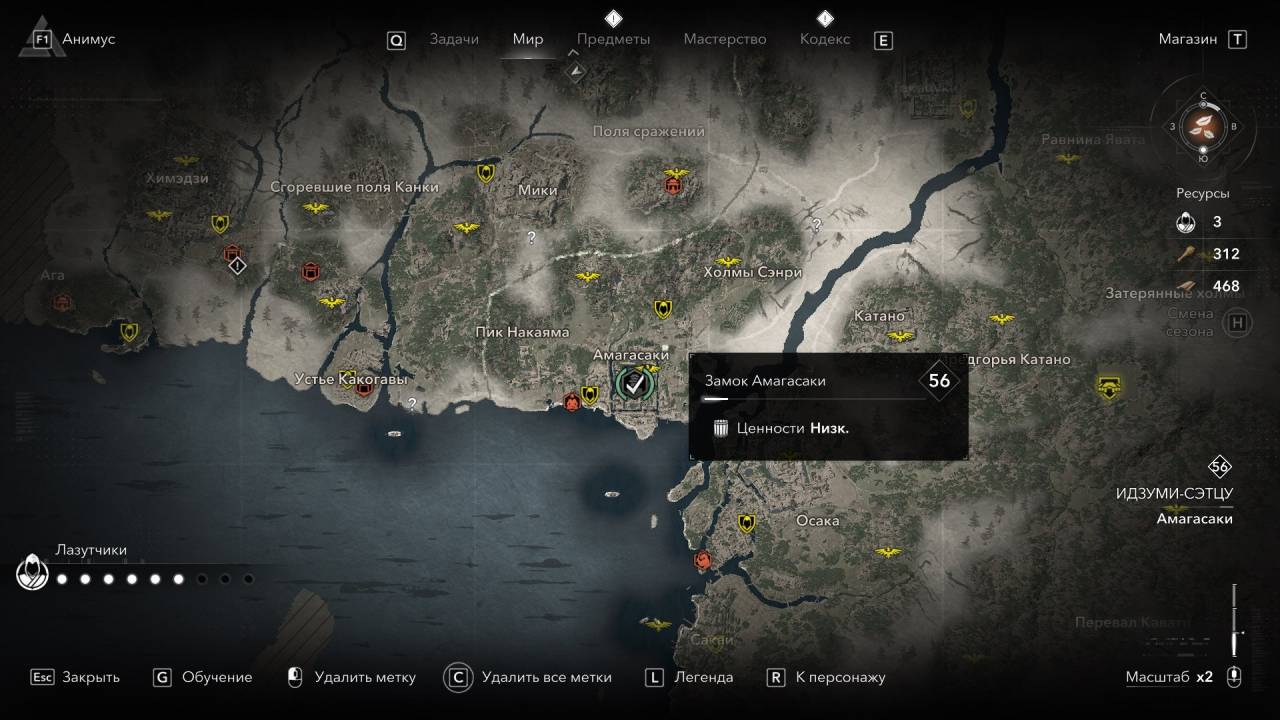The image size is (1280, 720).
Task: Choose Удалить метку option
Action: 351,677
